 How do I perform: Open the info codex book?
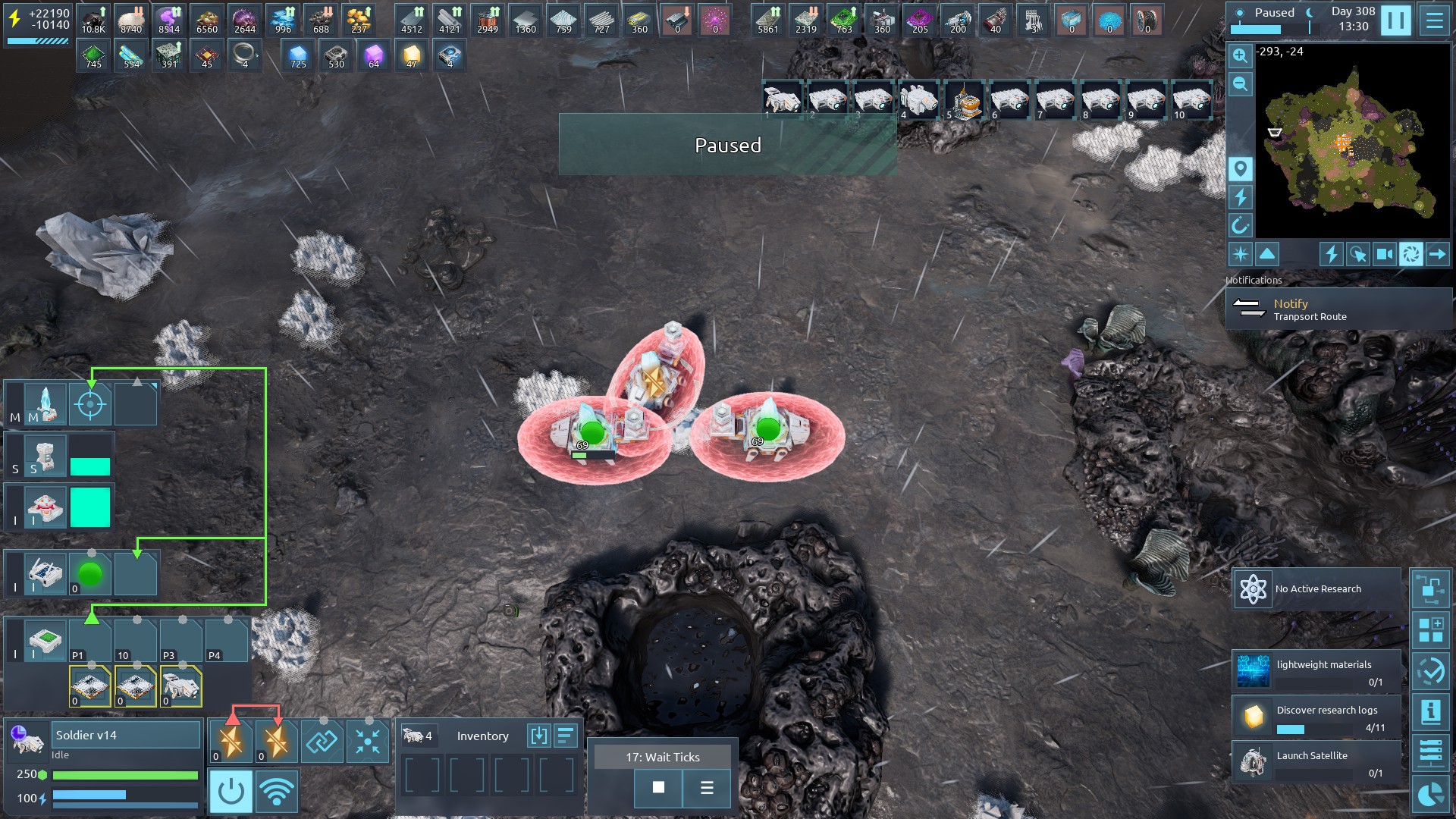pos(1430,711)
